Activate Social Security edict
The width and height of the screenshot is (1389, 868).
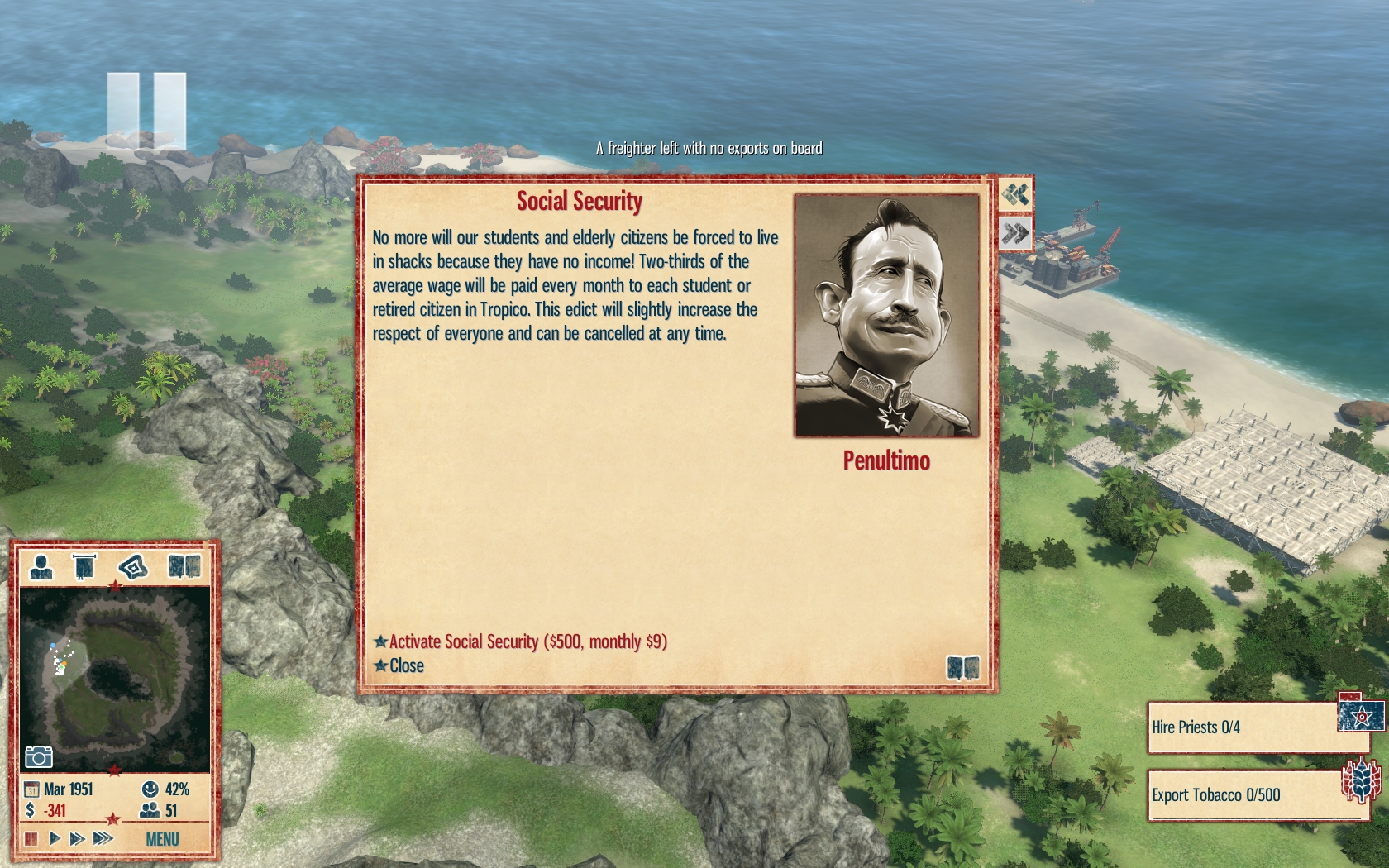click(x=527, y=641)
